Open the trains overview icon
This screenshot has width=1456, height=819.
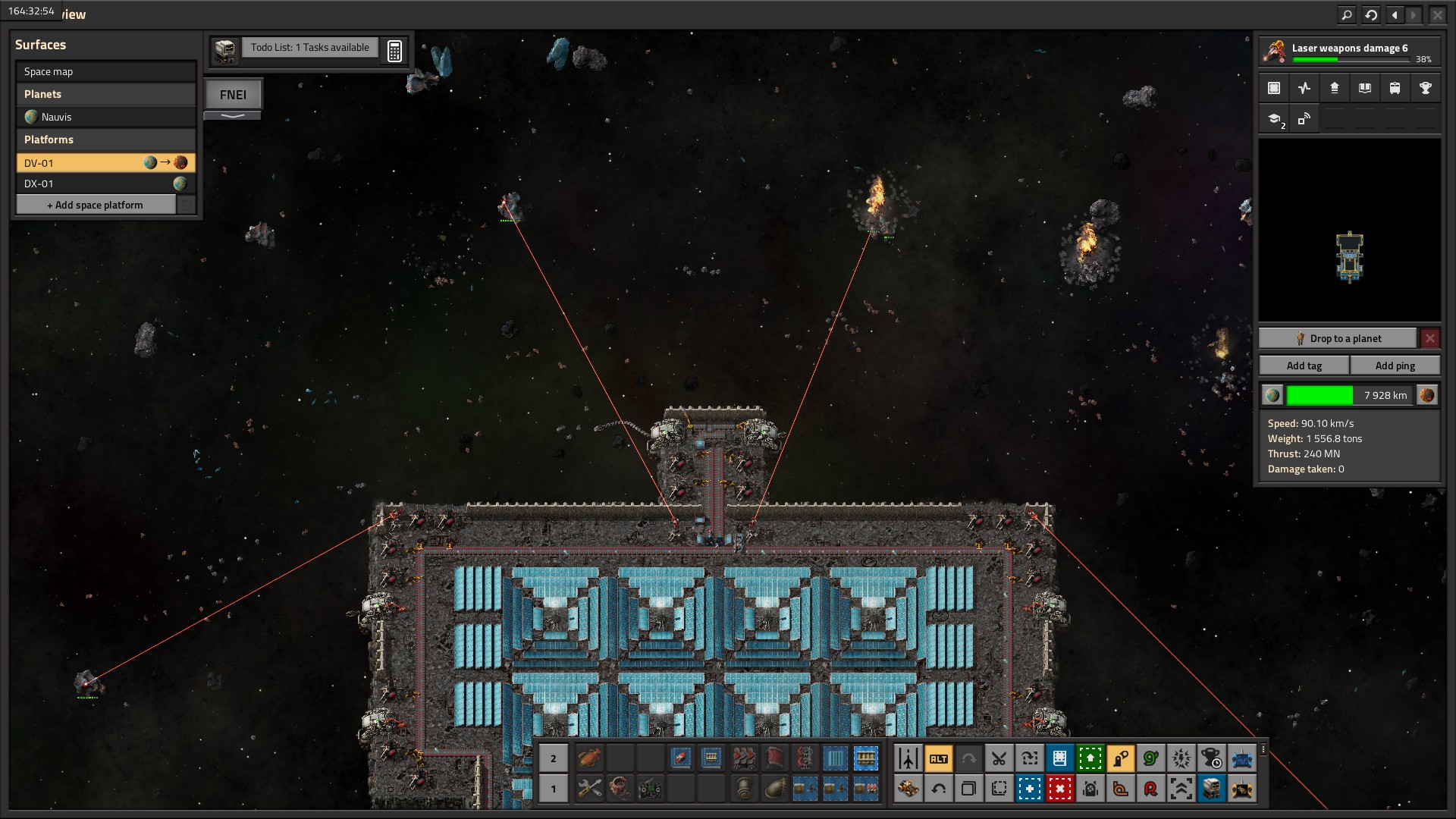[1395, 88]
